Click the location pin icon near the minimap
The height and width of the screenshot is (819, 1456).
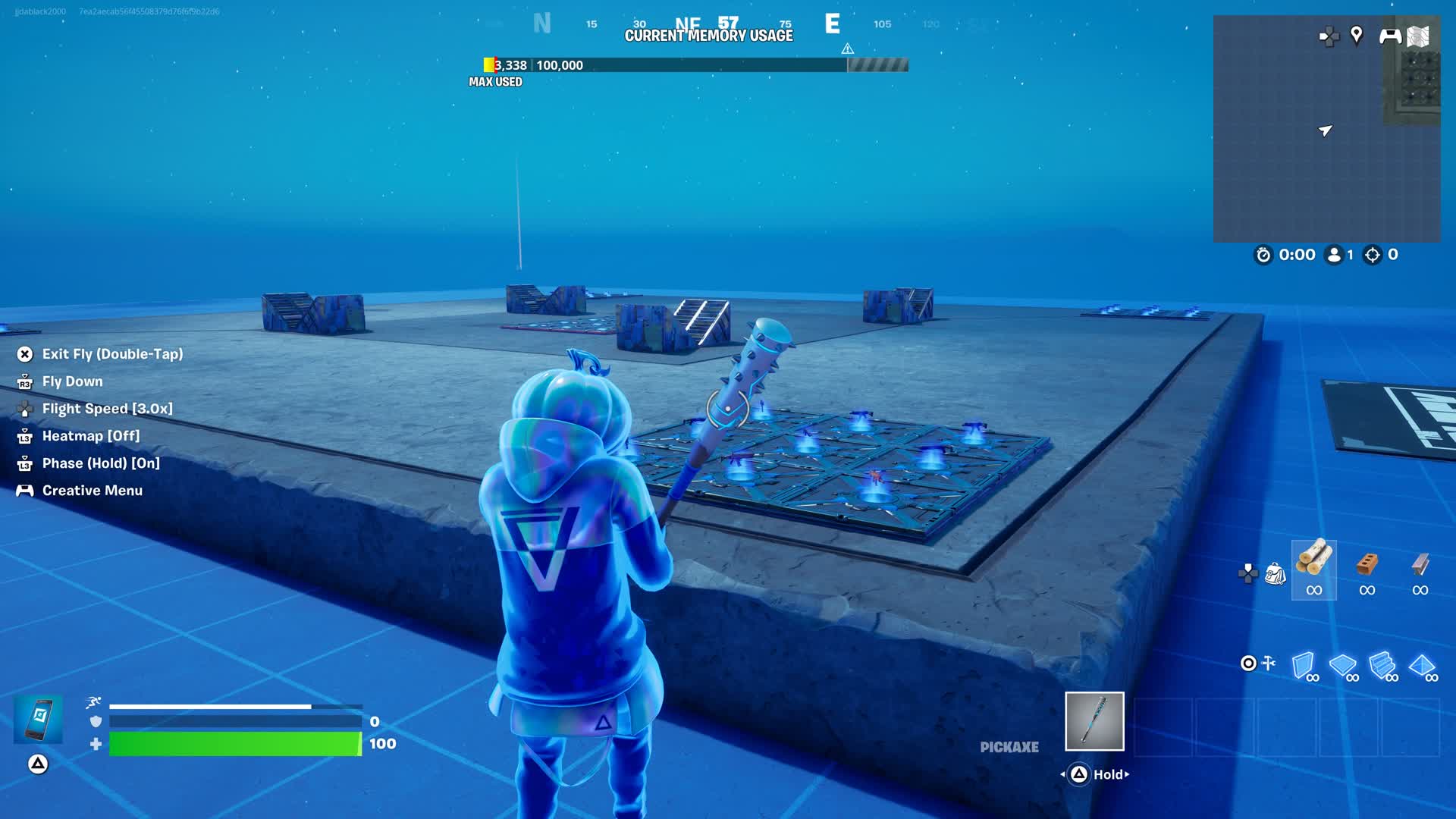pyautogui.click(x=1357, y=35)
